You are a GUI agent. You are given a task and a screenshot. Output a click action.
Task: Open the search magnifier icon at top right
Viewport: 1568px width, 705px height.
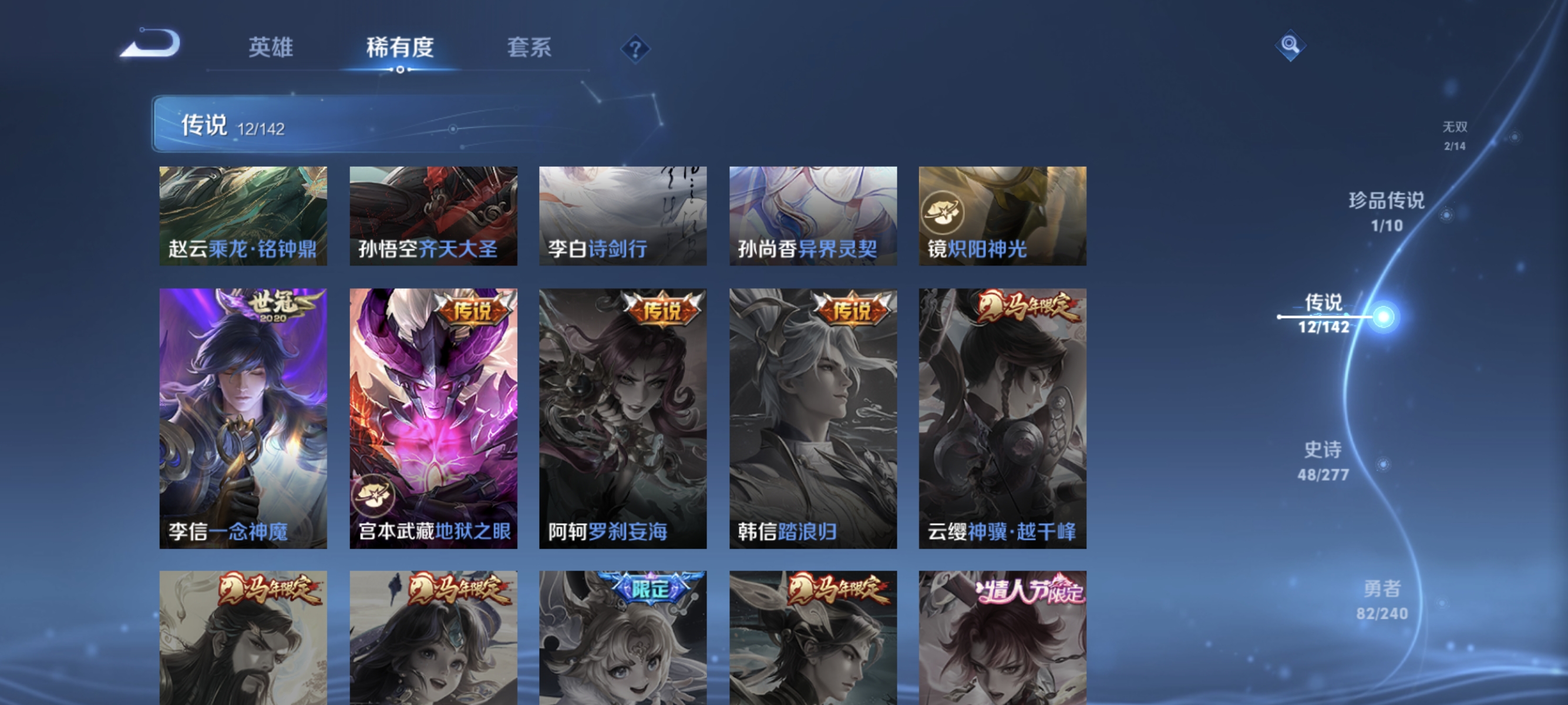[1292, 45]
